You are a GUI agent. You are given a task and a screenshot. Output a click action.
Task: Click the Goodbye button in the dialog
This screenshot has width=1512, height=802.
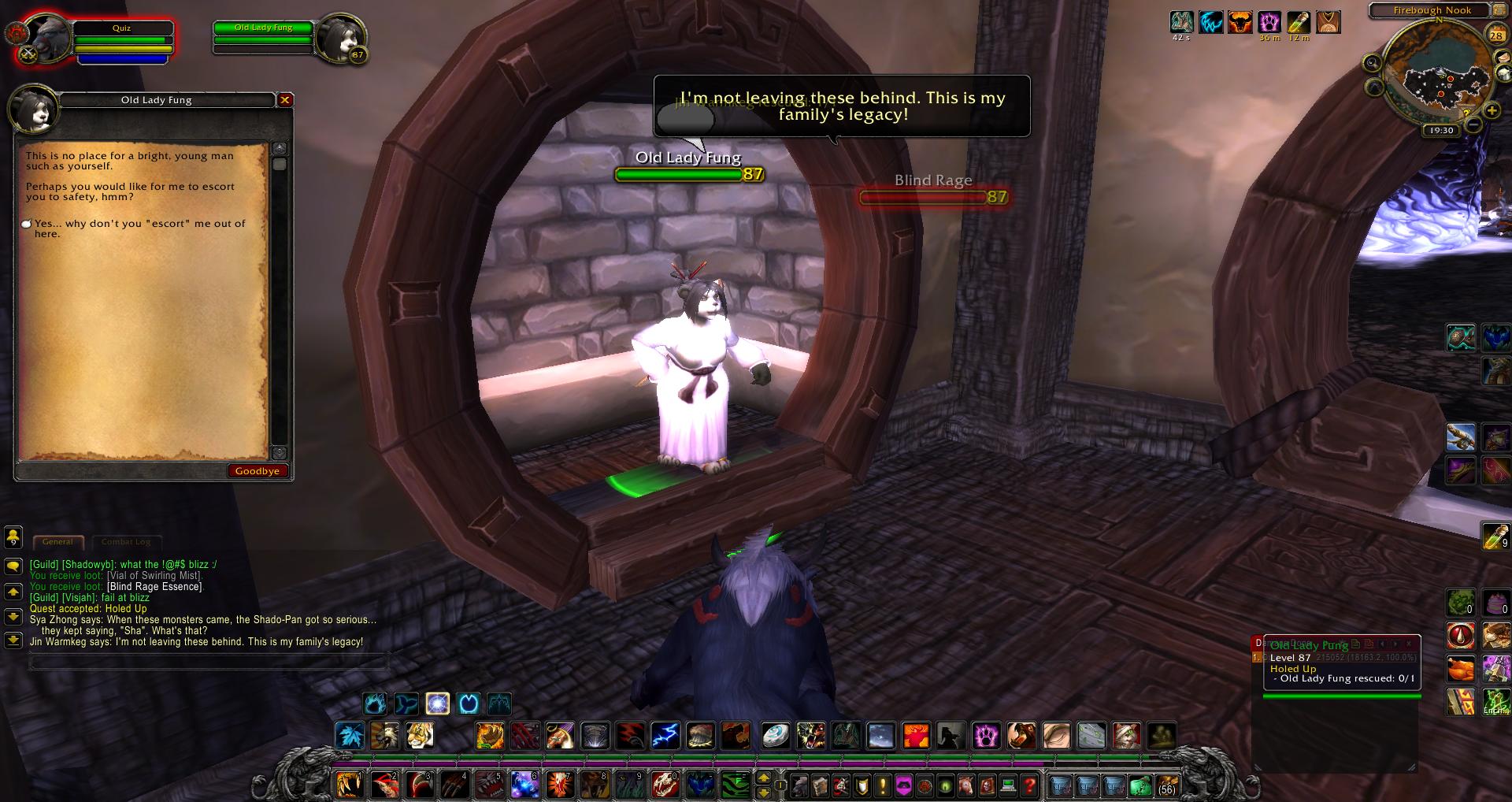click(258, 470)
